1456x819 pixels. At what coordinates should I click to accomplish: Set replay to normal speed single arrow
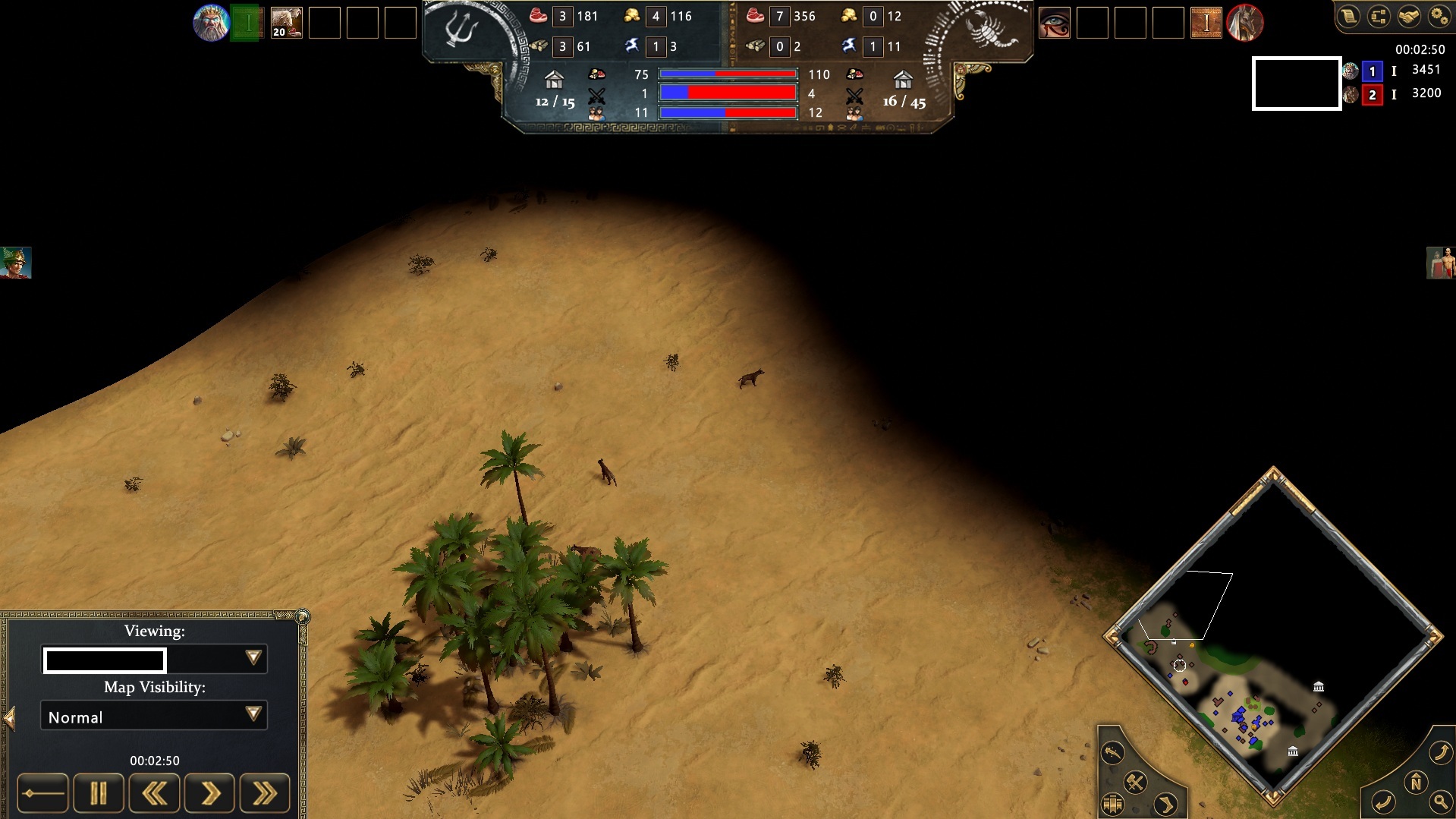click(x=209, y=794)
